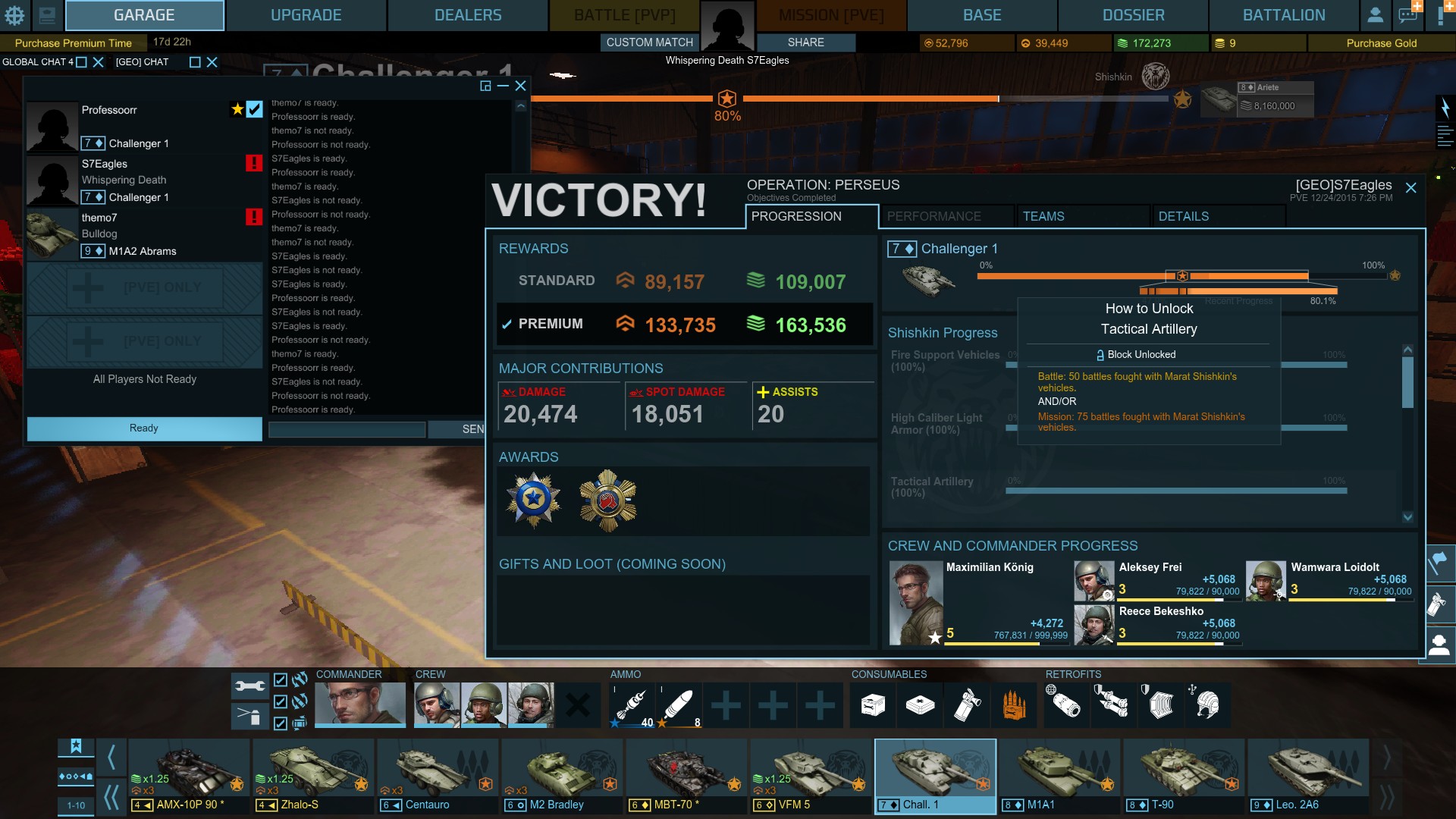The image size is (1456, 819).
Task: Close the Victory results window
Action: [1410, 187]
